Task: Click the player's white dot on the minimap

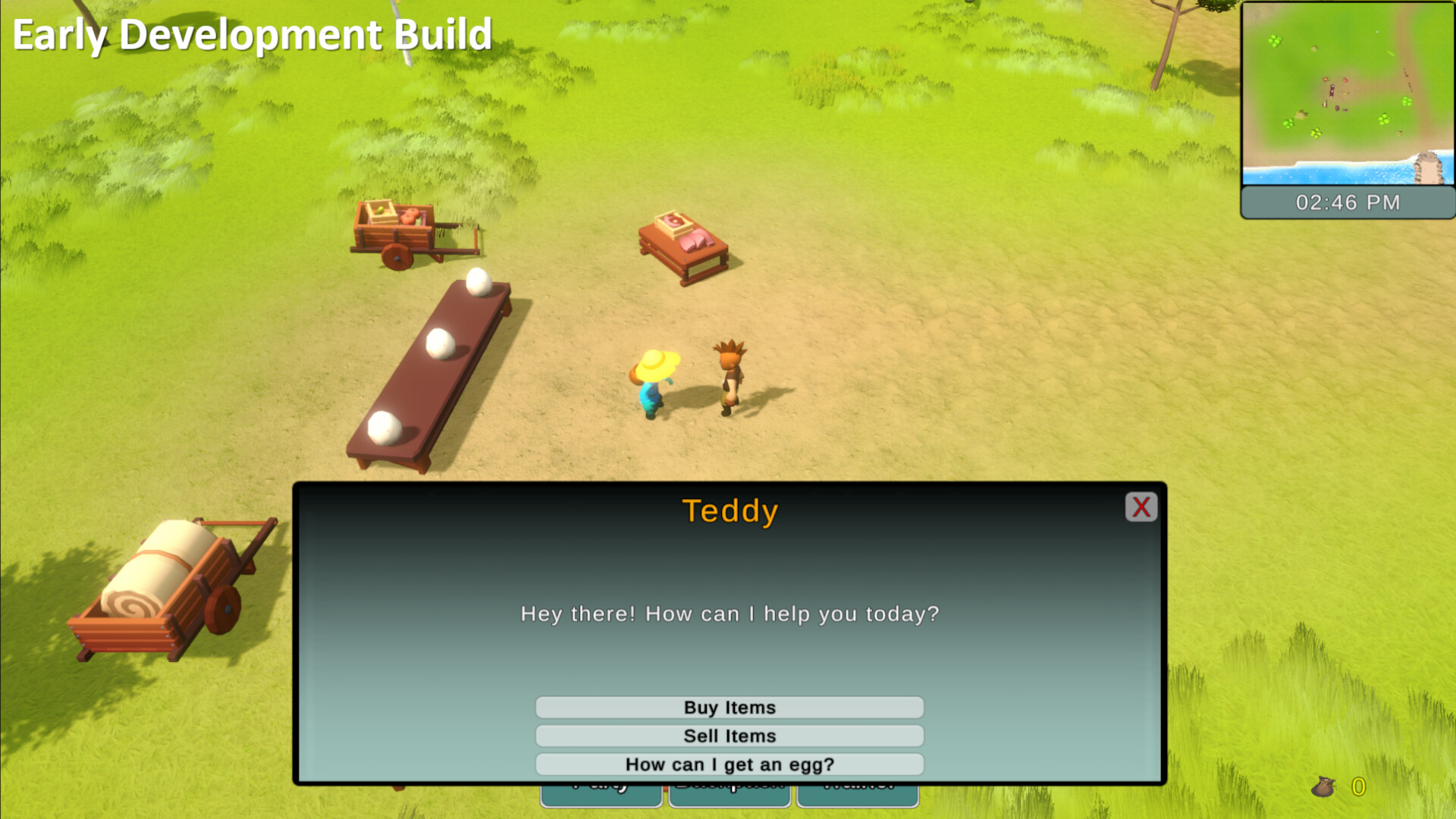Action: [1377, 32]
